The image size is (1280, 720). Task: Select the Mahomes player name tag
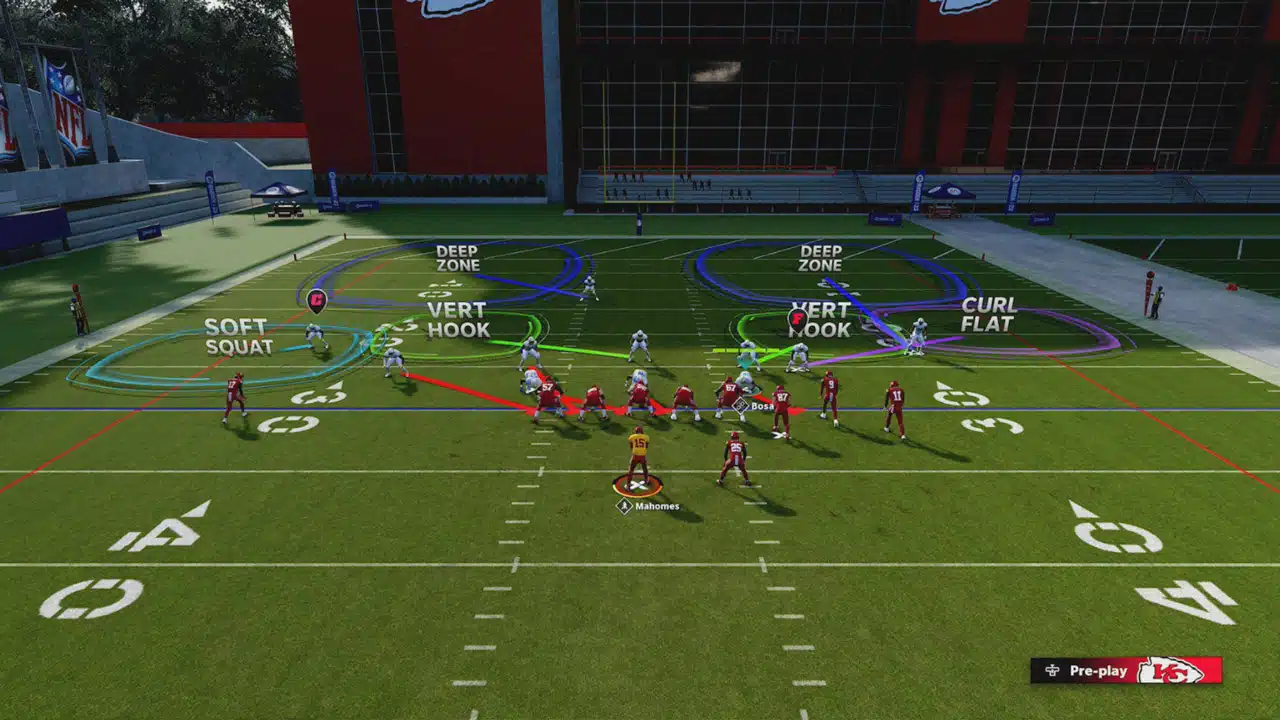click(649, 507)
